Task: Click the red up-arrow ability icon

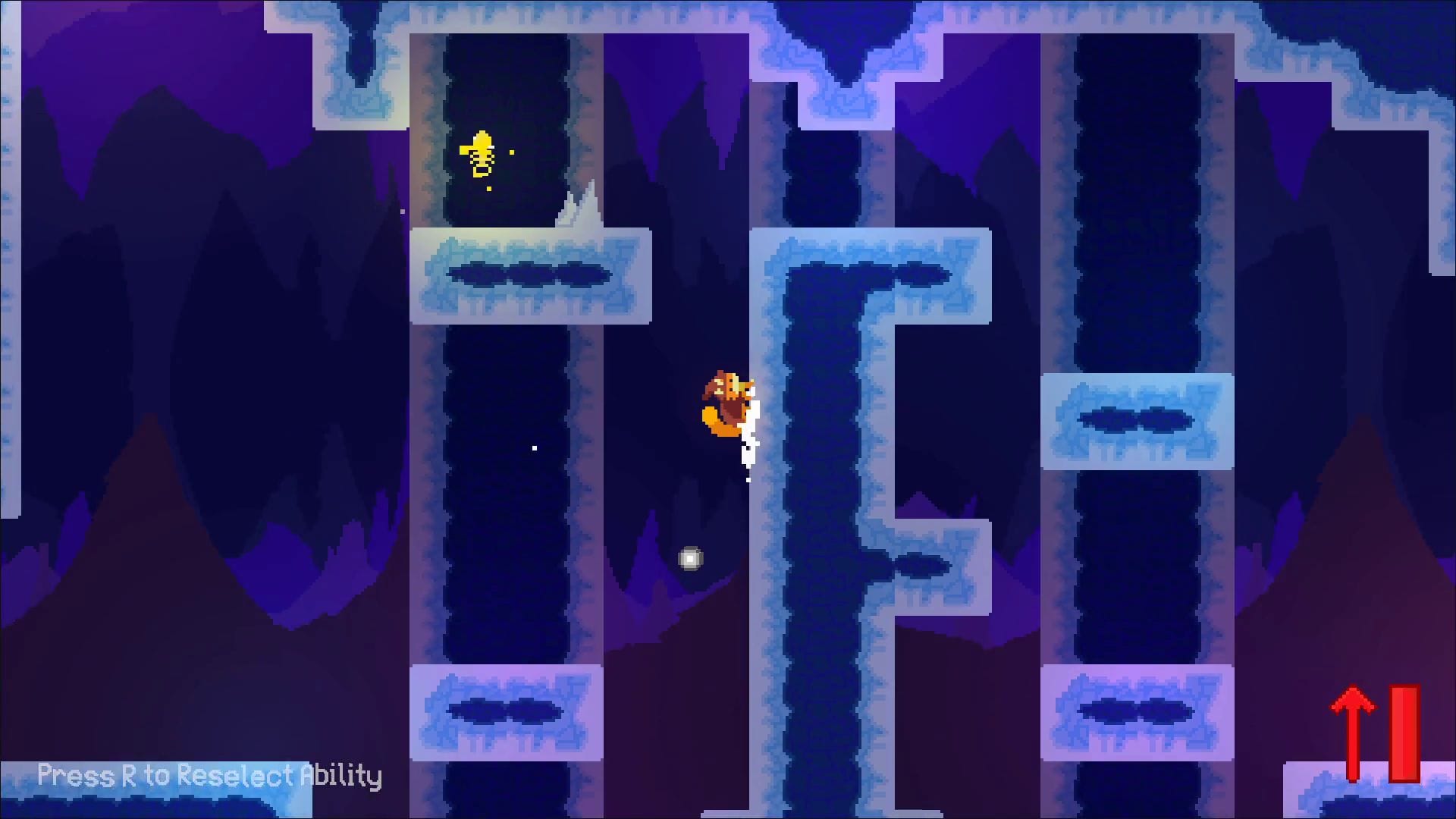Action: point(1353,732)
